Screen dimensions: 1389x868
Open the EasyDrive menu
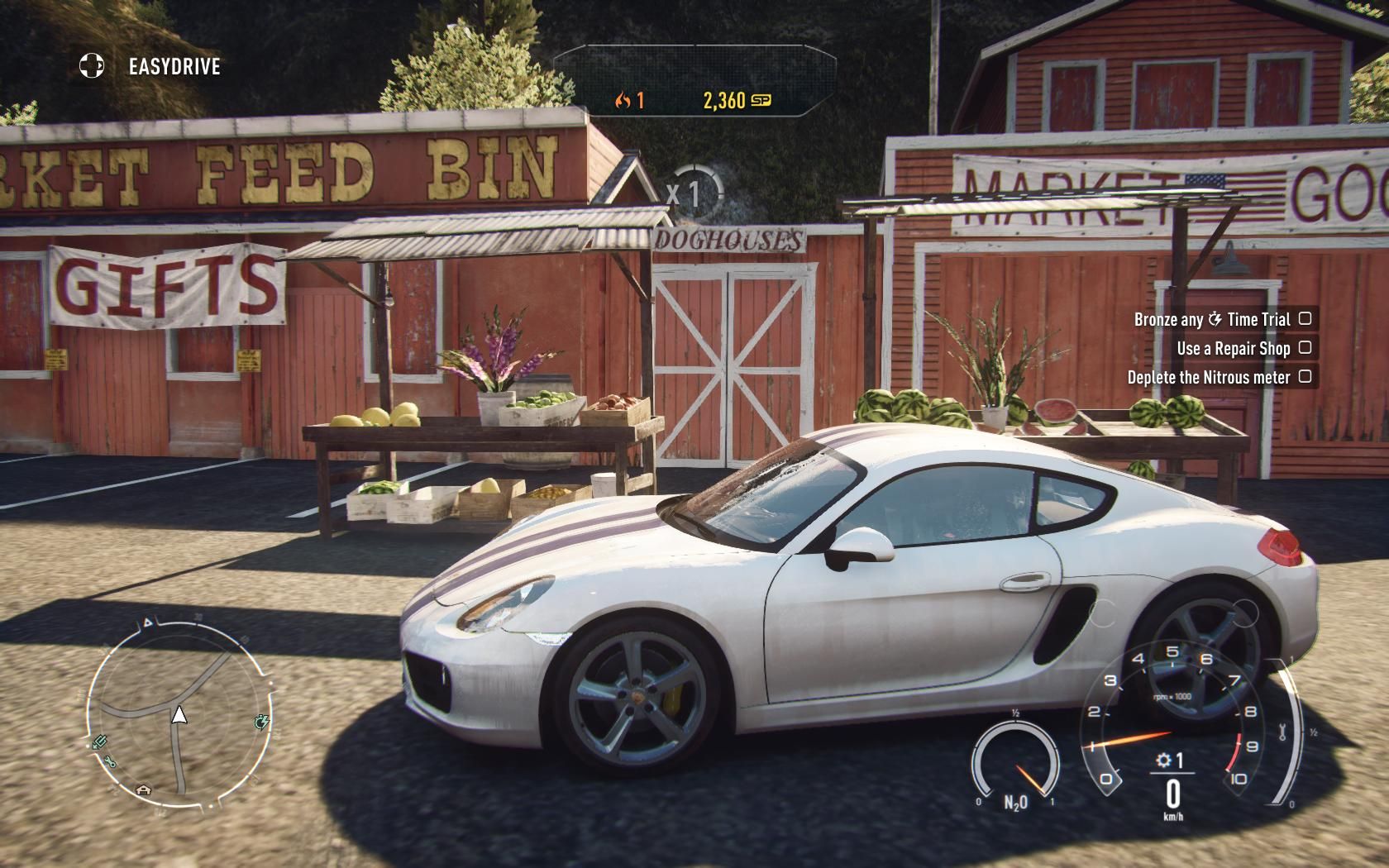pos(174,67)
